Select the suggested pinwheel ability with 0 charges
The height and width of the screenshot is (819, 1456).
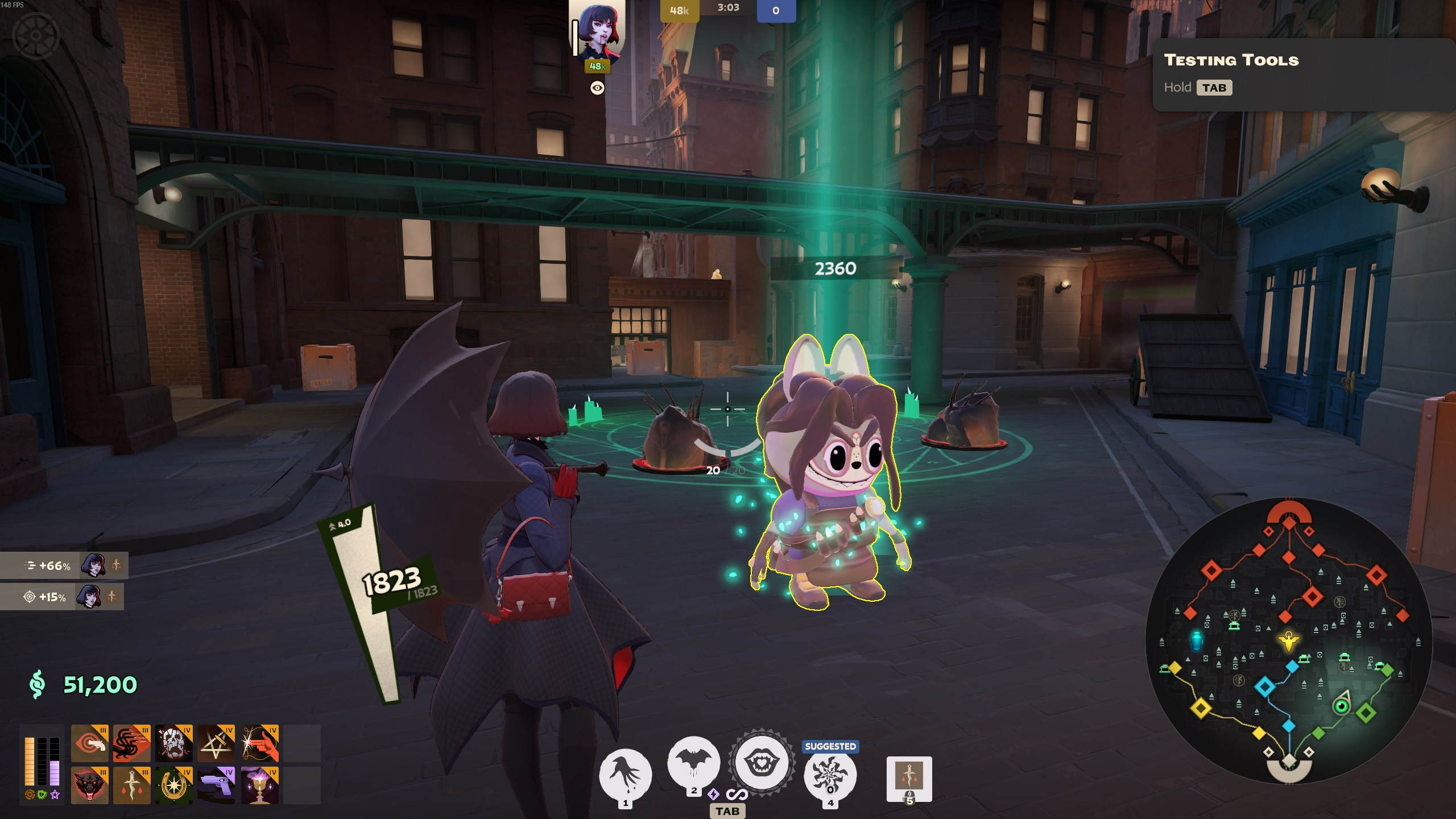pos(830,773)
